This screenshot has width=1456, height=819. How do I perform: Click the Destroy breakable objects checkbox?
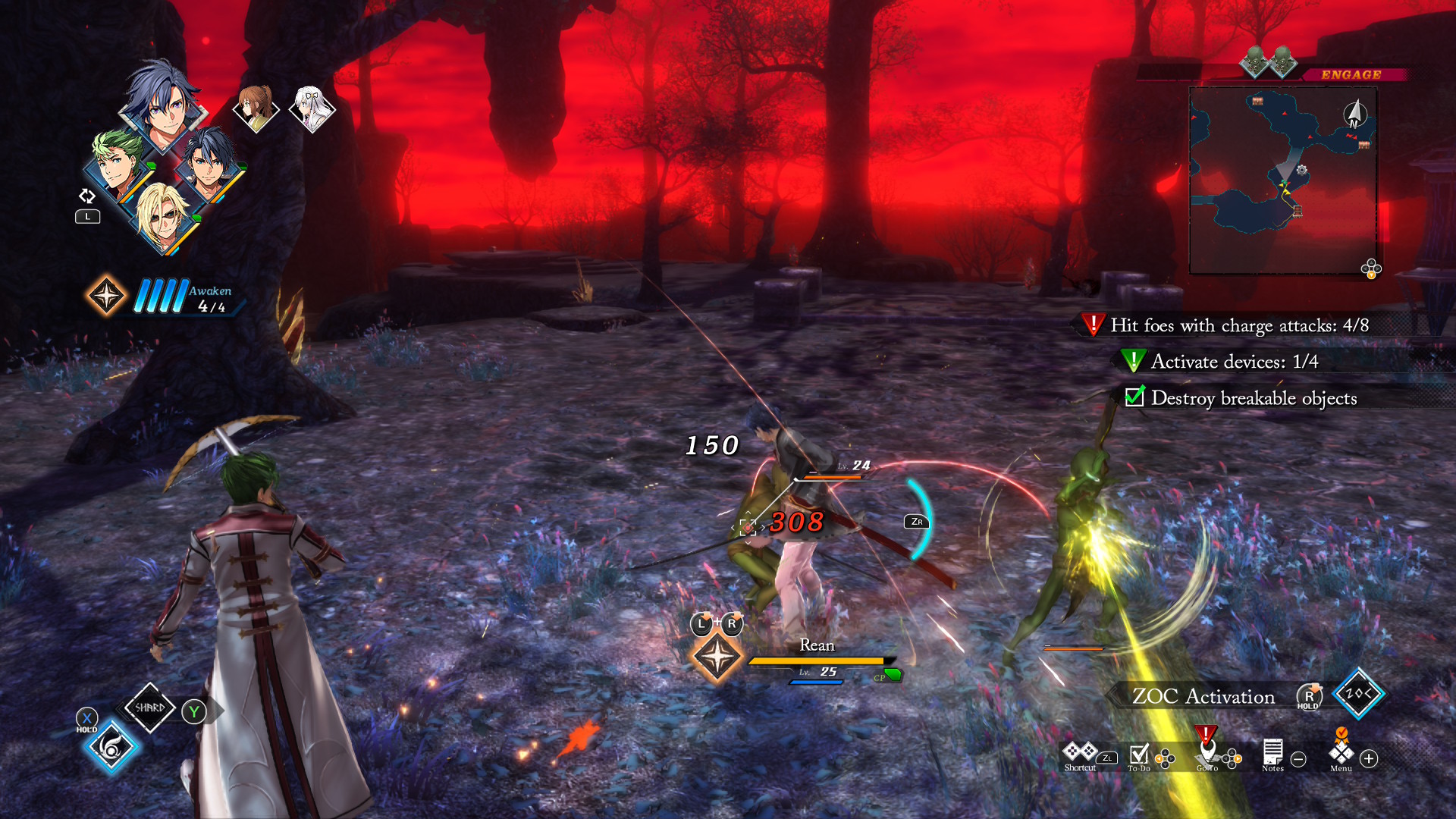(1134, 397)
